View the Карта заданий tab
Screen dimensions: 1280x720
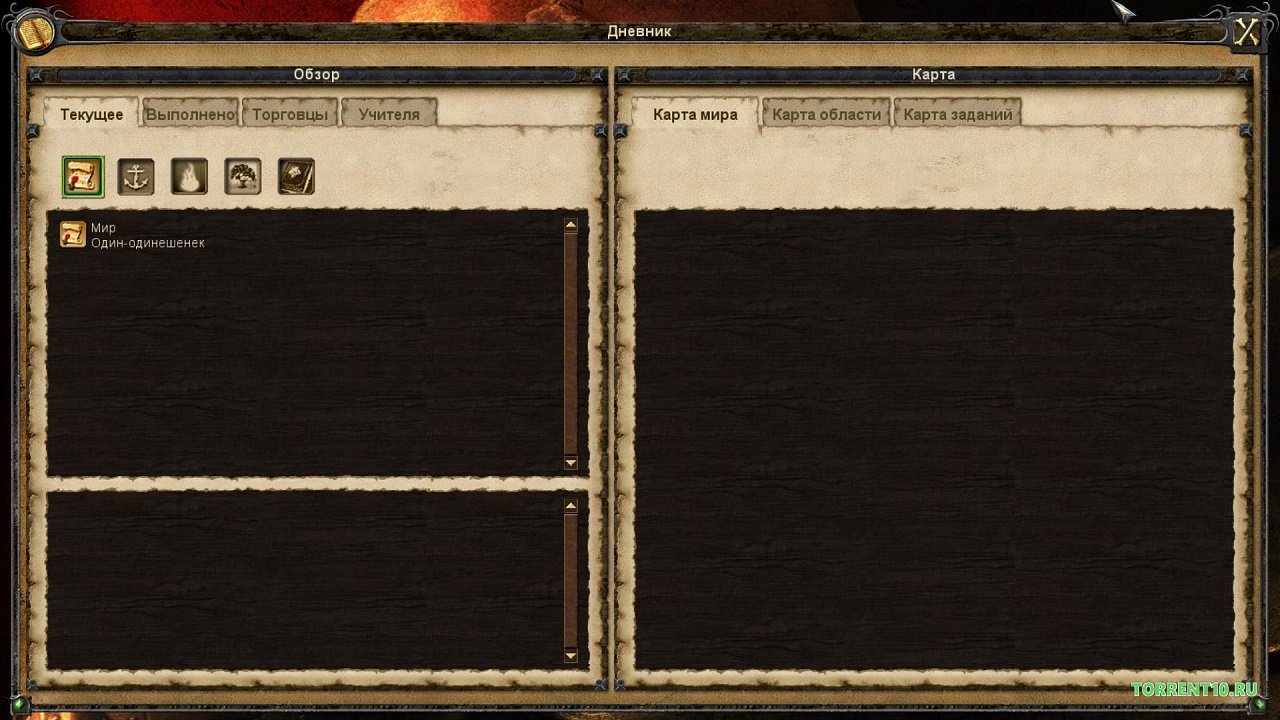[957, 114]
